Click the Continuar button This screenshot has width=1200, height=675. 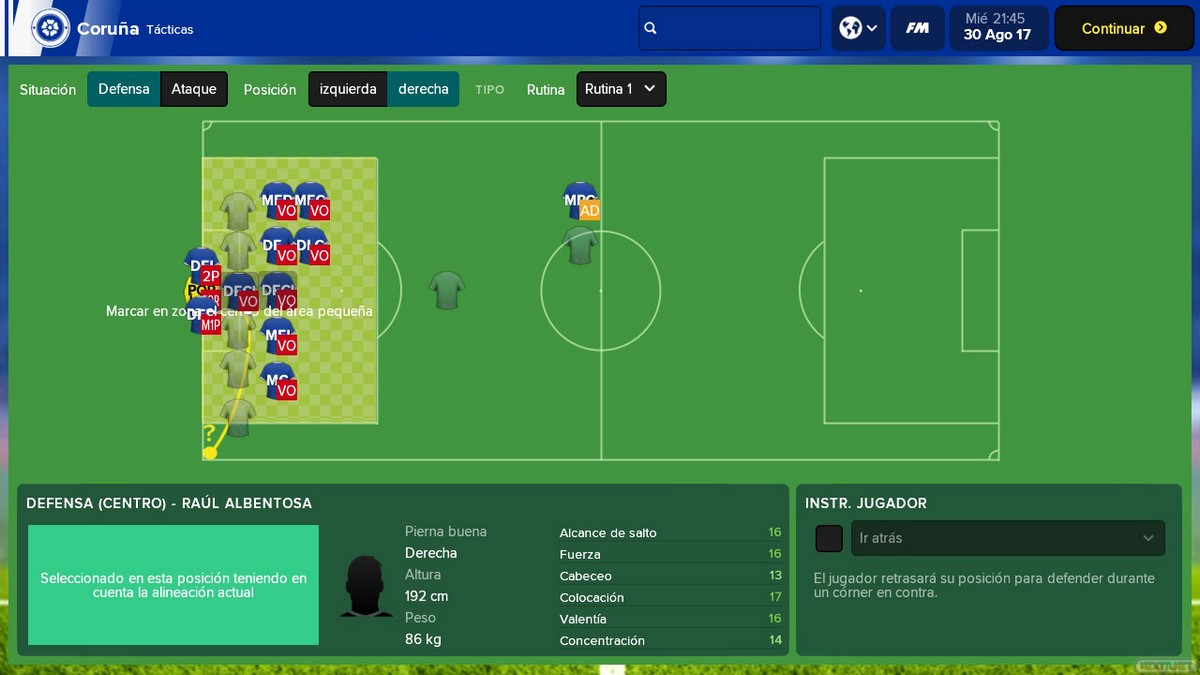[x=1124, y=29]
